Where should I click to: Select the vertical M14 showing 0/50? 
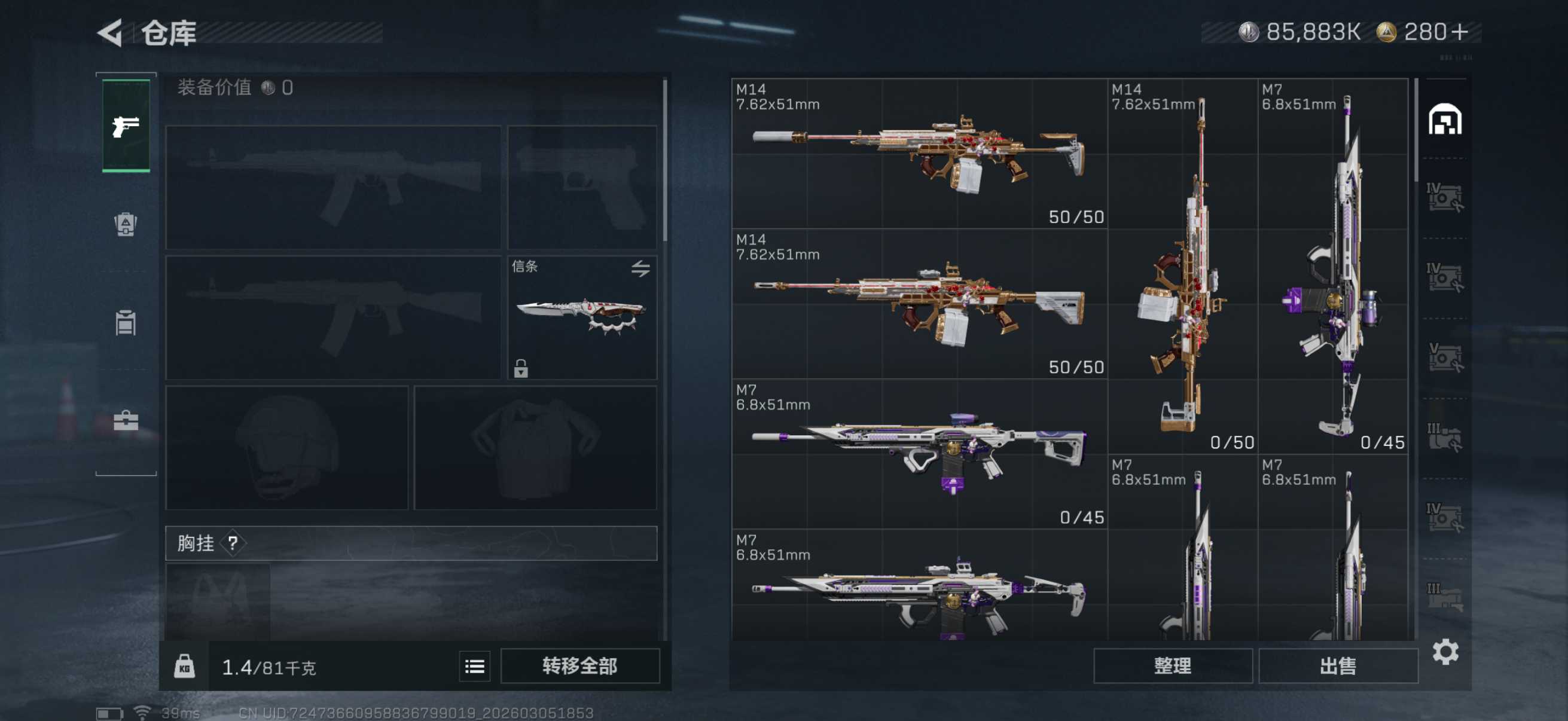(1182, 265)
